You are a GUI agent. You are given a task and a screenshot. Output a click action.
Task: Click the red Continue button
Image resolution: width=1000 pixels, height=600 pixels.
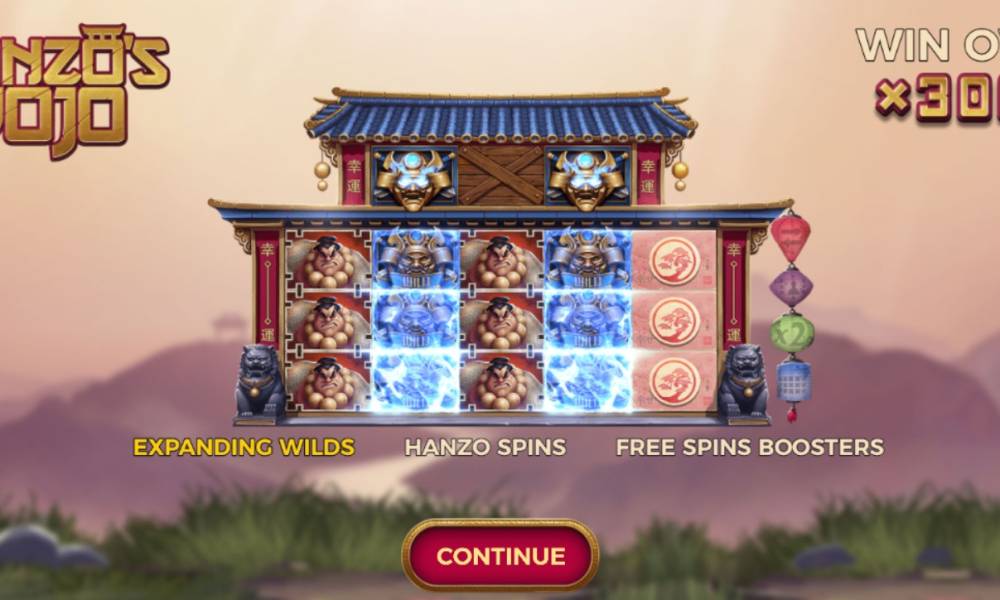(500, 555)
